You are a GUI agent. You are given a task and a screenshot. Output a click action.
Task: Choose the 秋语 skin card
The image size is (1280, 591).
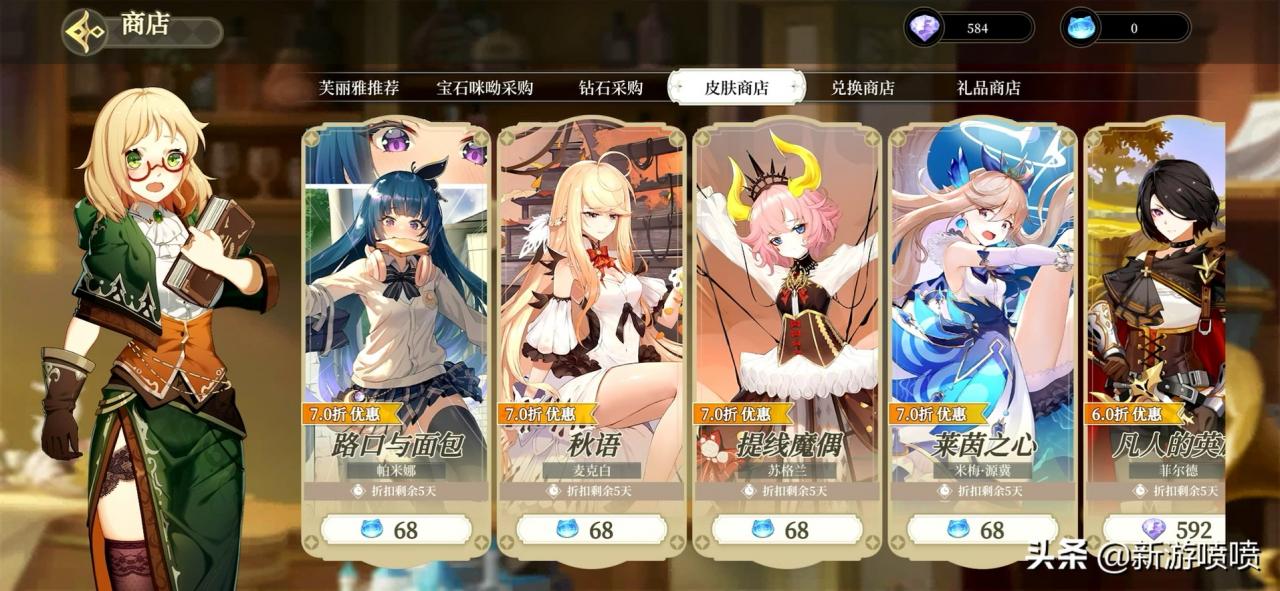(591, 300)
